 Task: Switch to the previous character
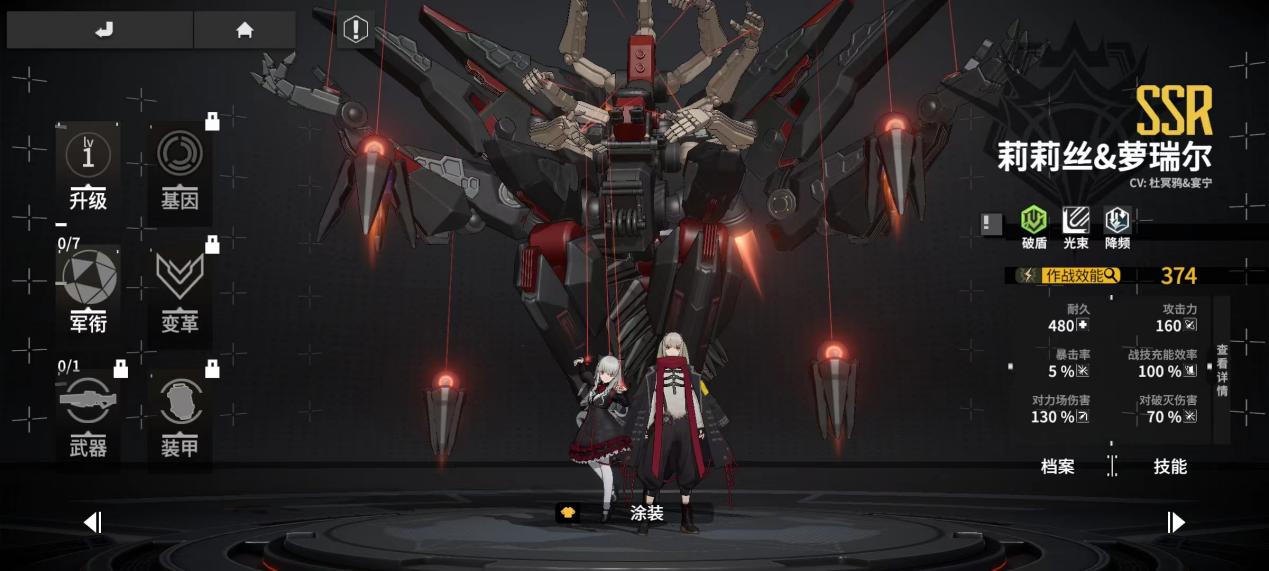pyautogui.click(x=93, y=522)
